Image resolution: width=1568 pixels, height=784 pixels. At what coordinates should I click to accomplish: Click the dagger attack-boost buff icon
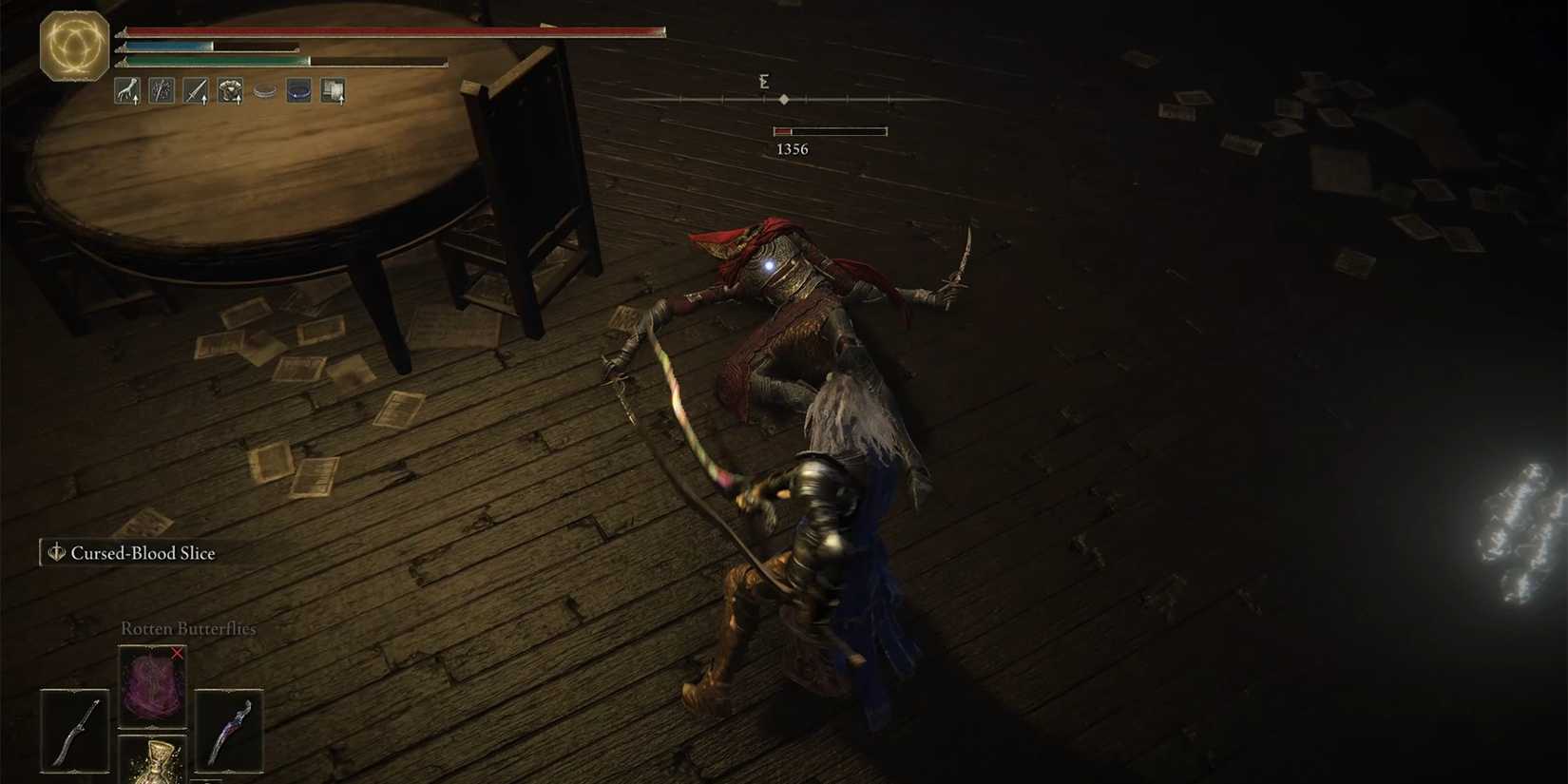coord(195,91)
